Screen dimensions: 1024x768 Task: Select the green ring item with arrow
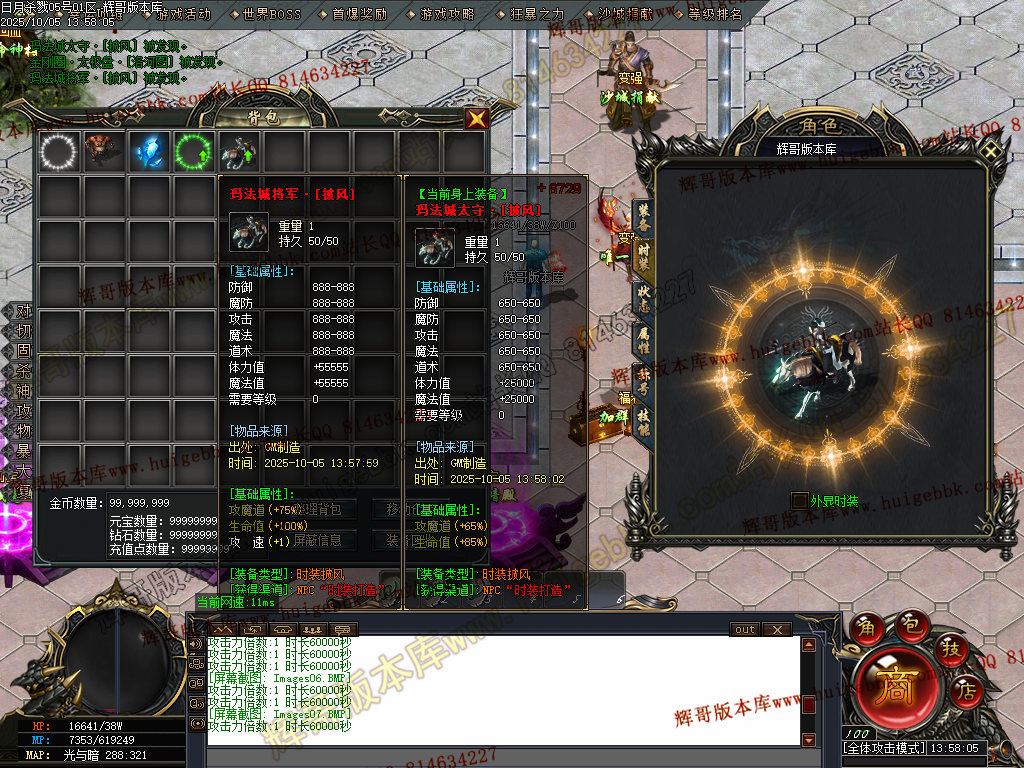pos(193,152)
